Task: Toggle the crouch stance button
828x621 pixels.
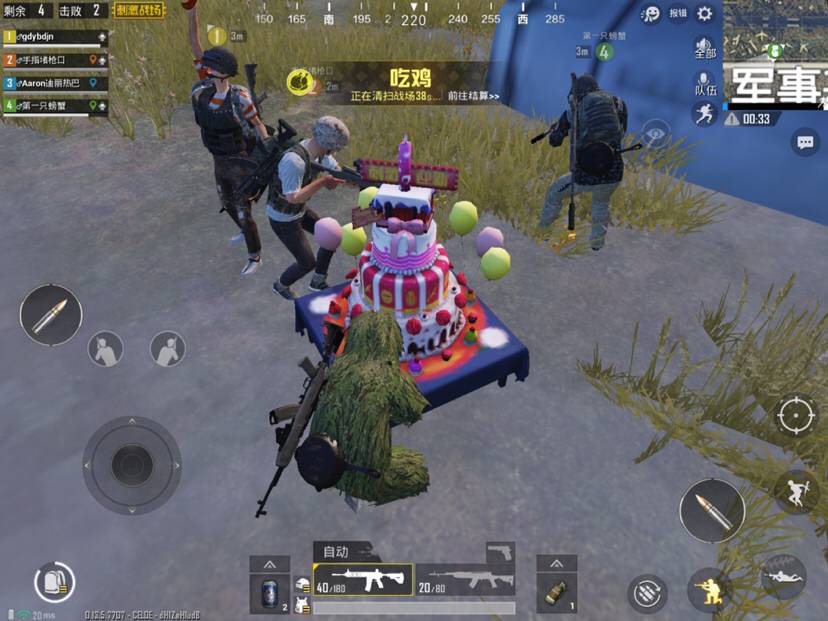Action: click(710, 589)
